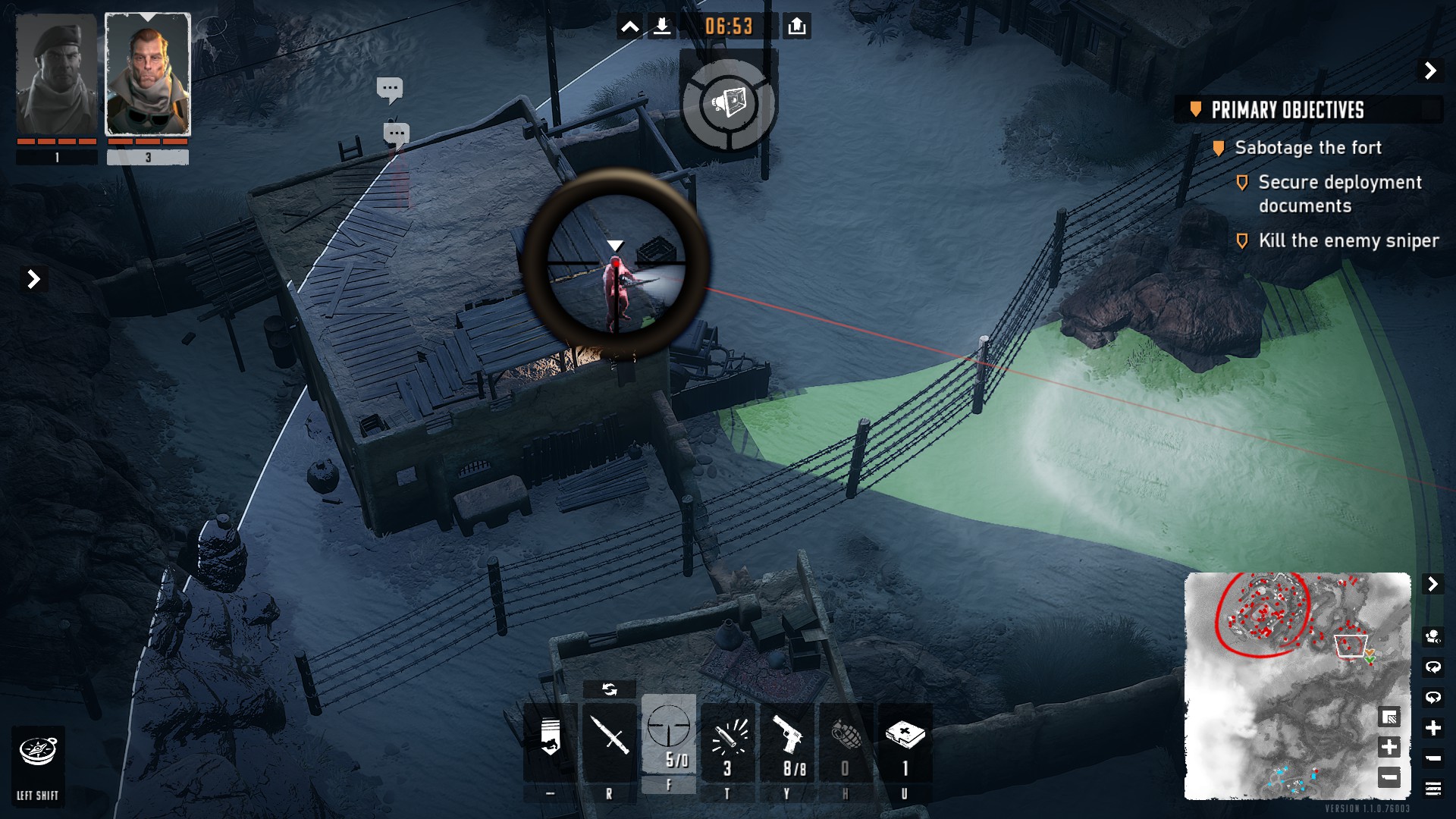Click the top speech bubble icon
1456x819 pixels.
click(390, 89)
